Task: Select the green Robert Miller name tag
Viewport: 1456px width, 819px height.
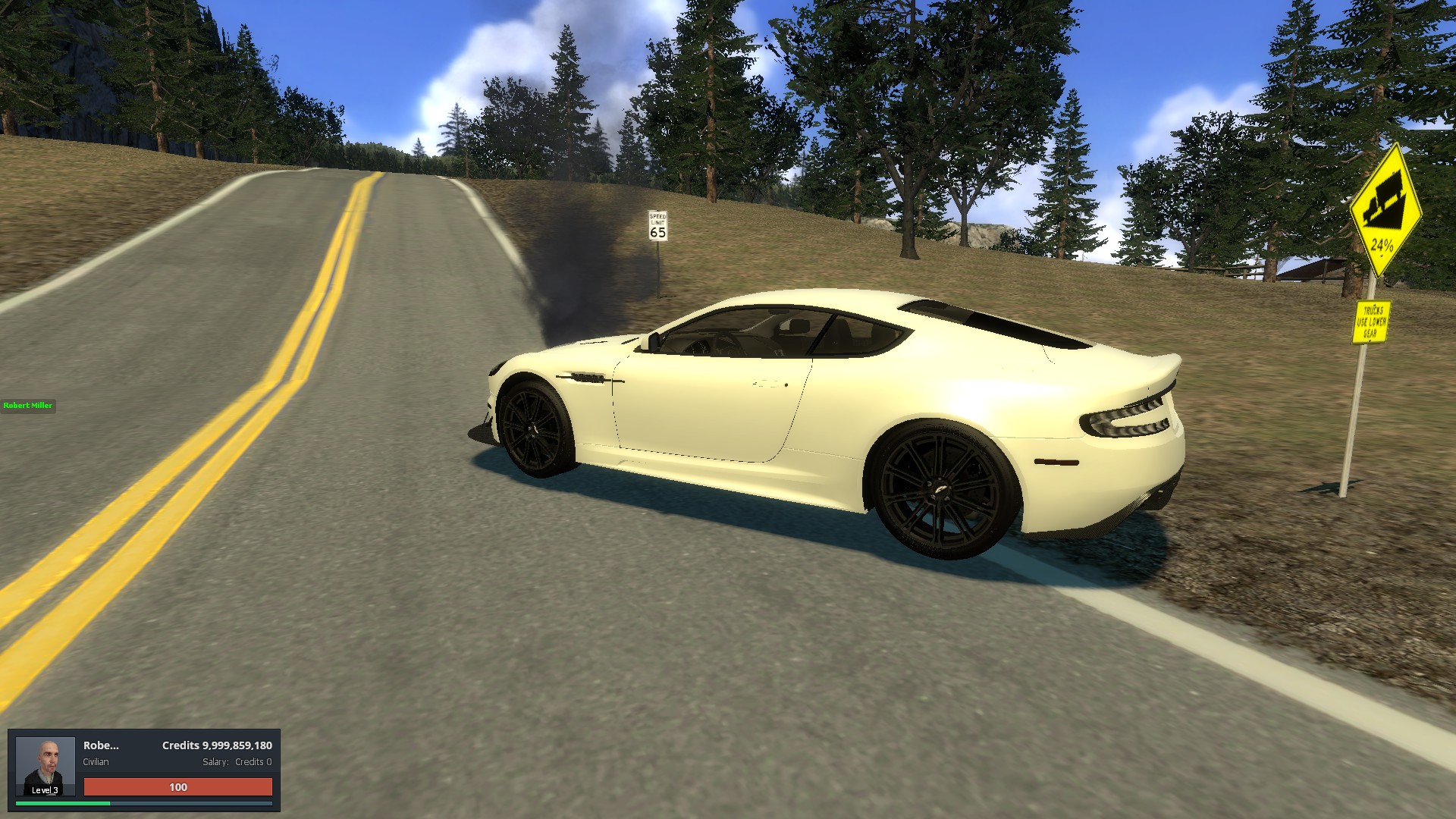Action: coord(28,406)
